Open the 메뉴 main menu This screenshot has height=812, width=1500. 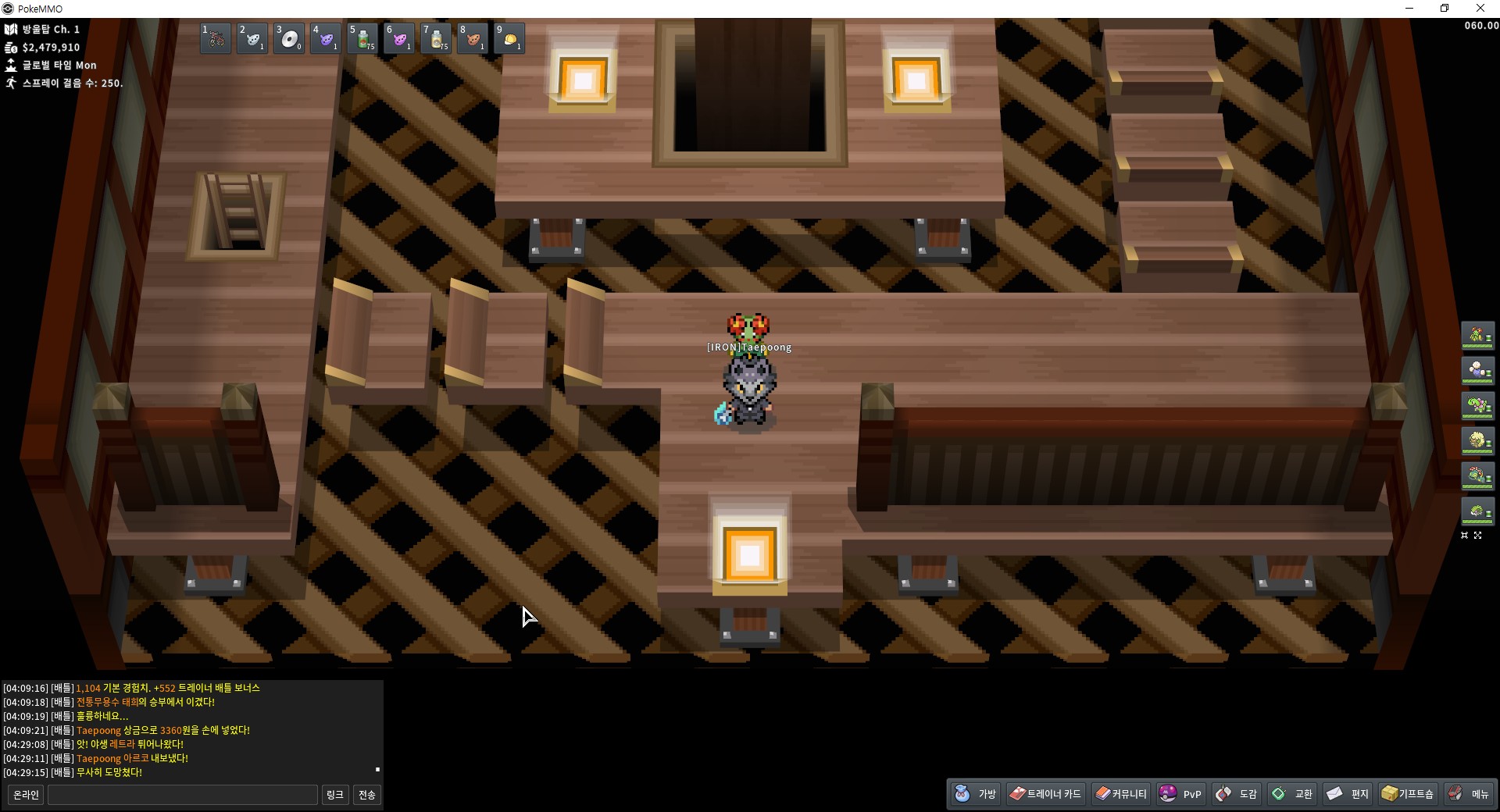(1469, 794)
